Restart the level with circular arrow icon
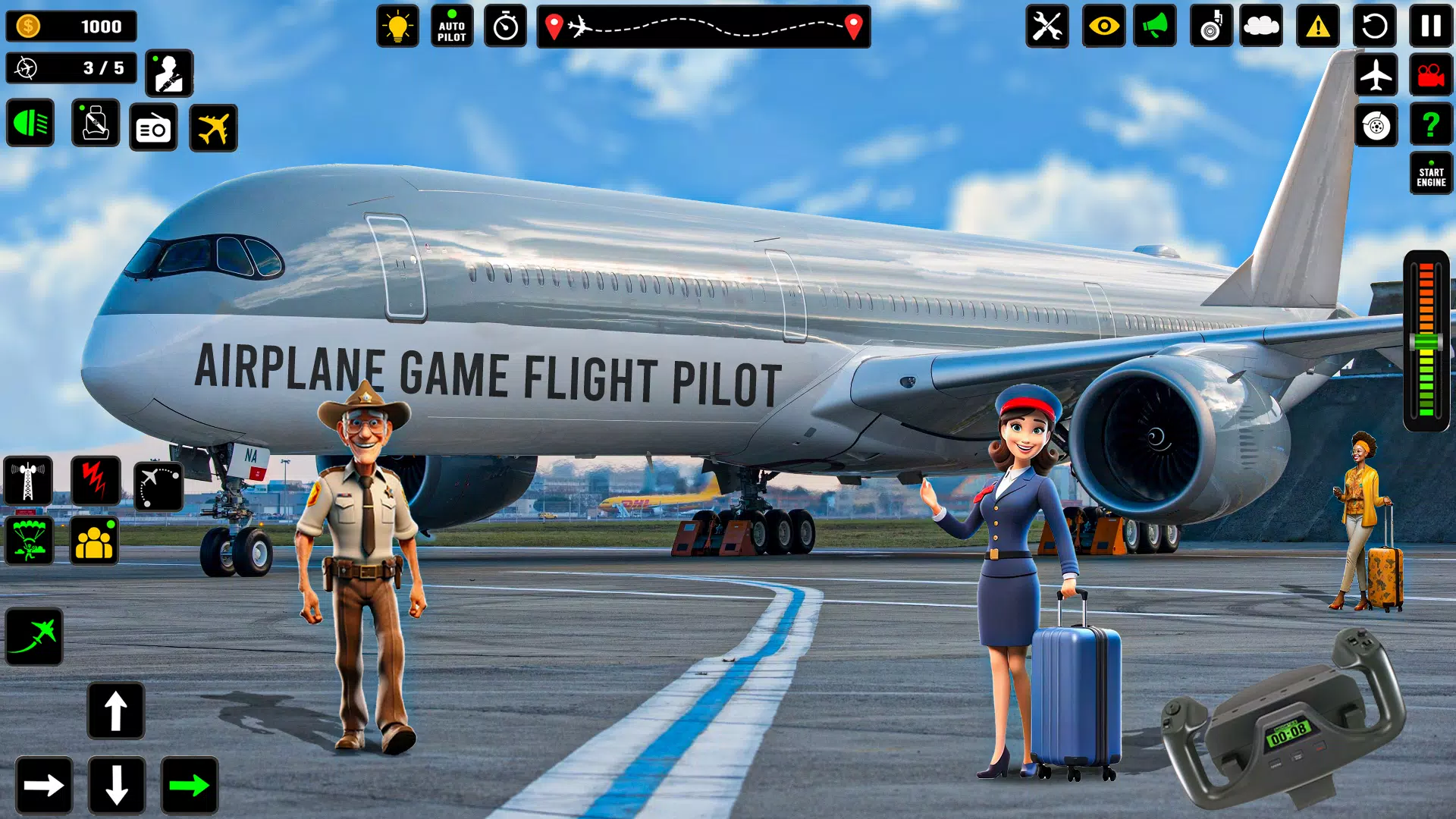Screen dimensions: 1456x819 1374,27
